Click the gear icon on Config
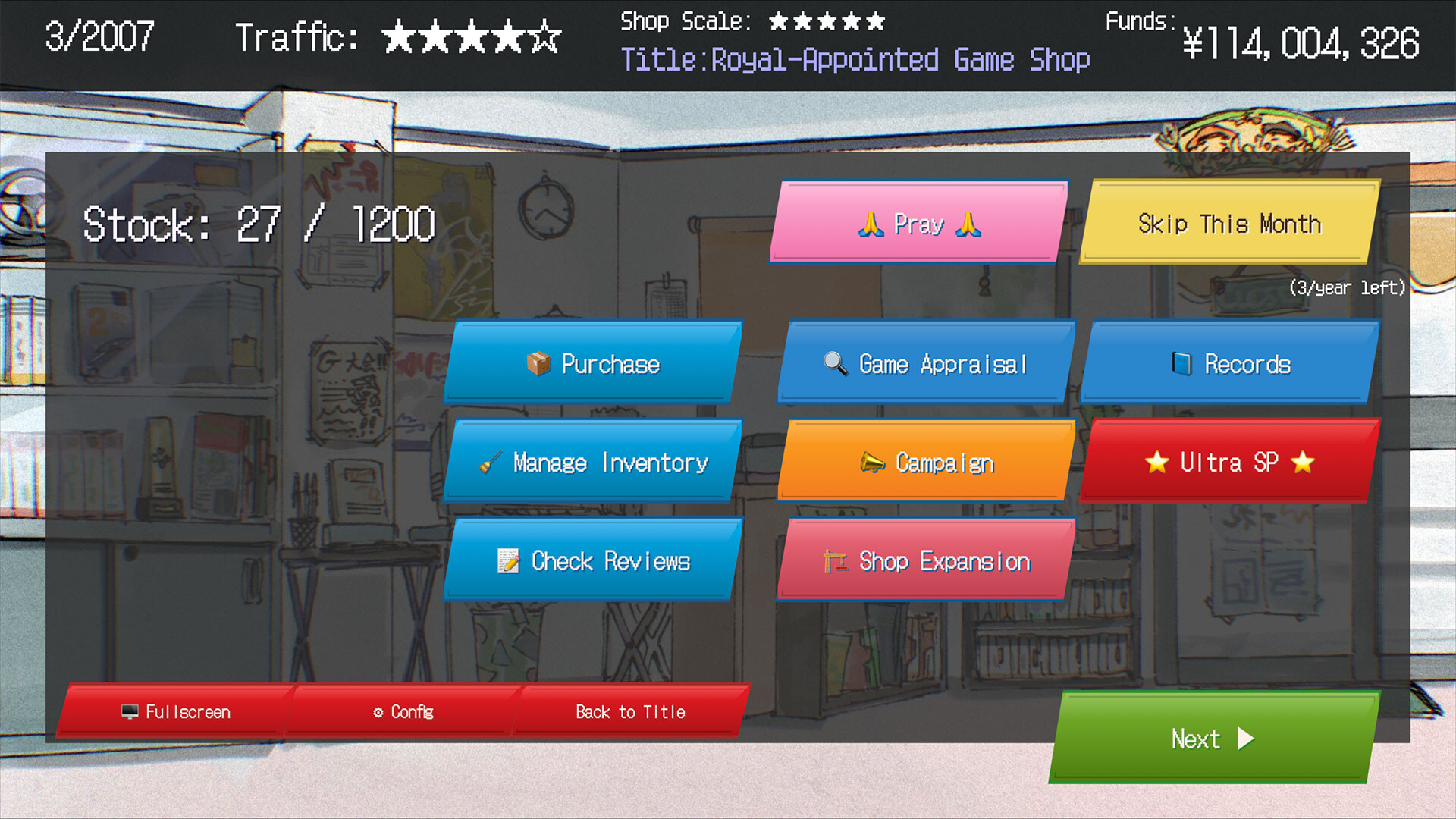The image size is (1456, 819). [379, 711]
